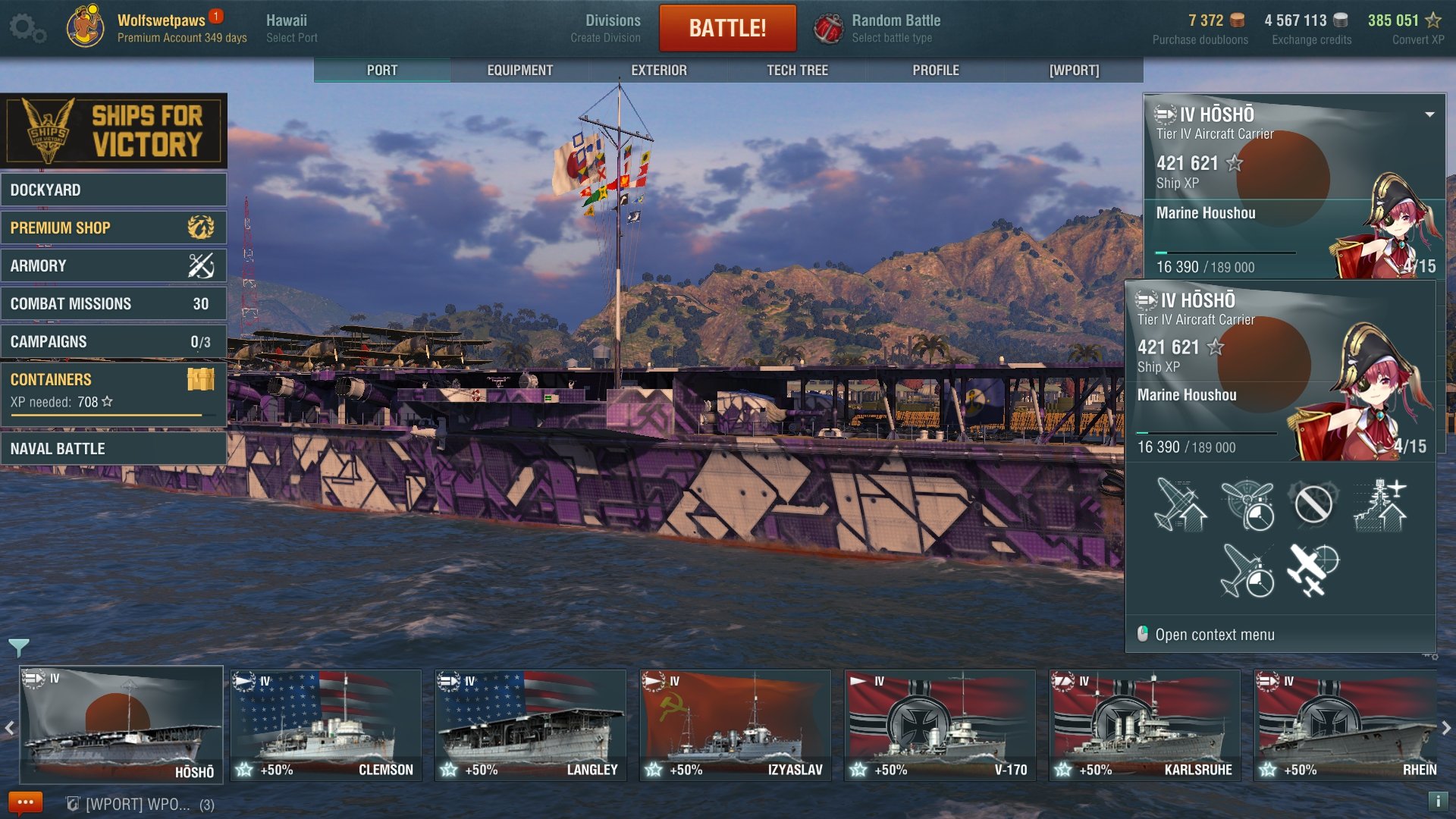Viewport: 1456px width, 819px height.
Task: Pick the Karlsruhe cruiser from the carousel
Action: pyautogui.click(x=1145, y=725)
